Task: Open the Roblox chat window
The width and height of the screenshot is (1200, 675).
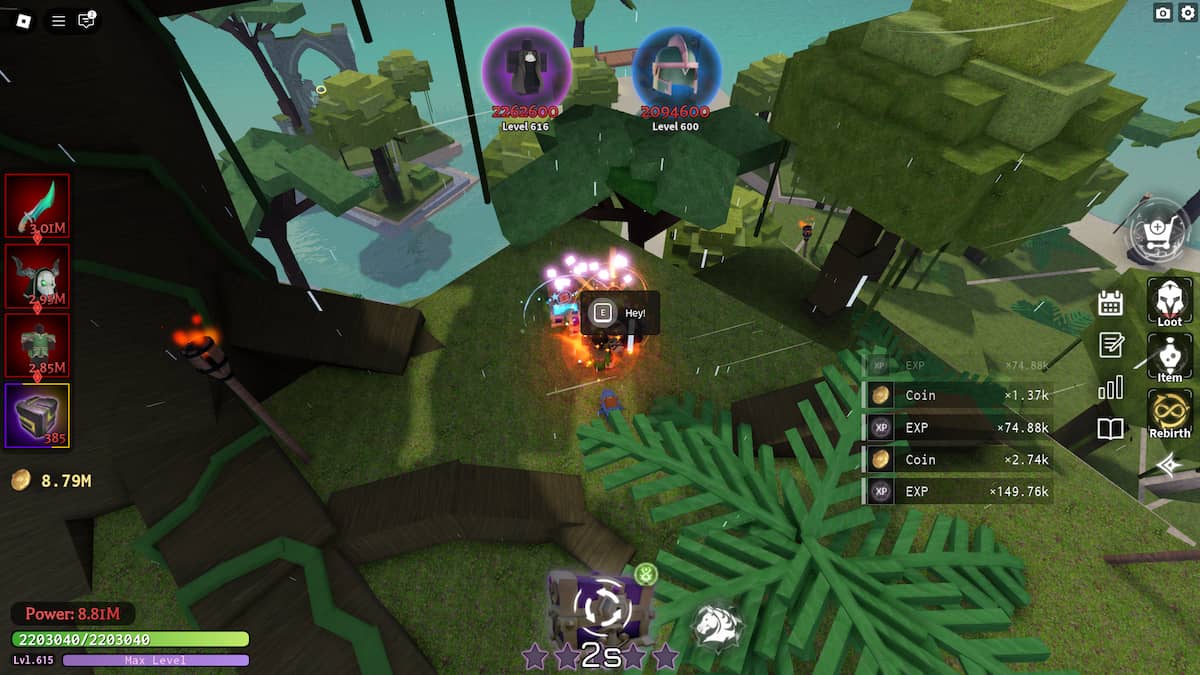Action: [87, 20]
